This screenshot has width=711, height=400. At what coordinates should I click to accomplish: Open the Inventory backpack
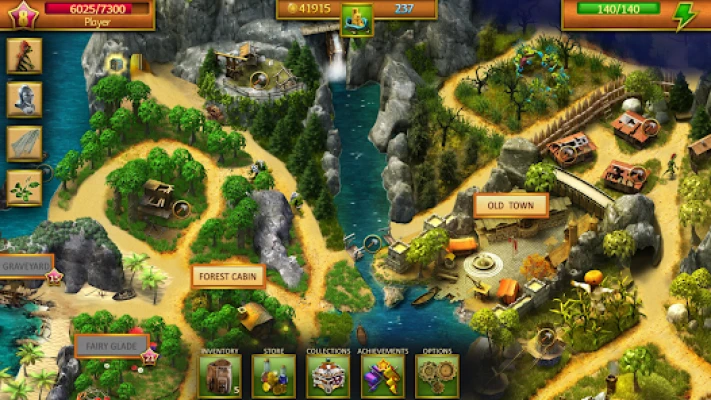click(x=218, y=376)
